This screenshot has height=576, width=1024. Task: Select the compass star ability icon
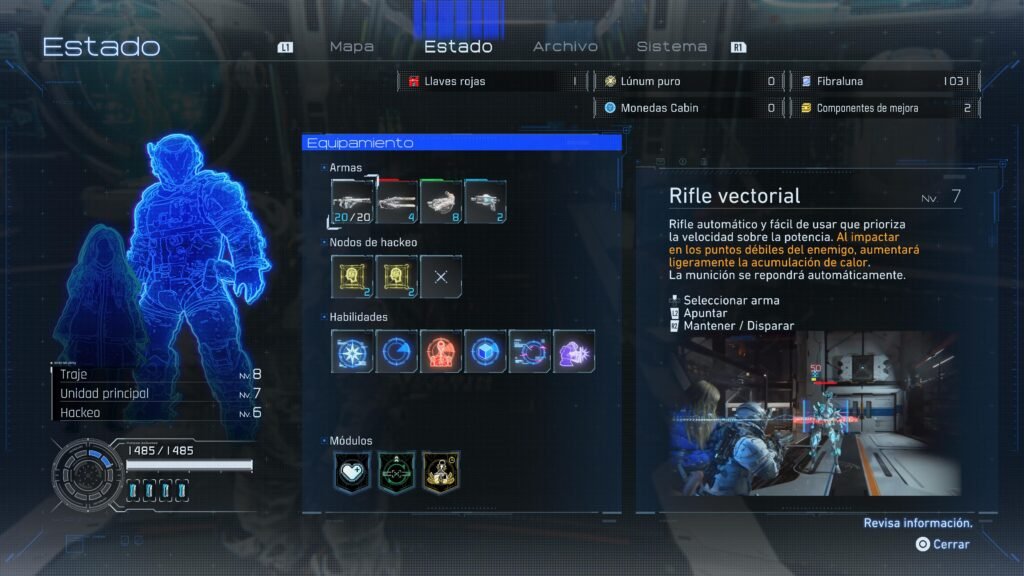click(x=353, y=351)
